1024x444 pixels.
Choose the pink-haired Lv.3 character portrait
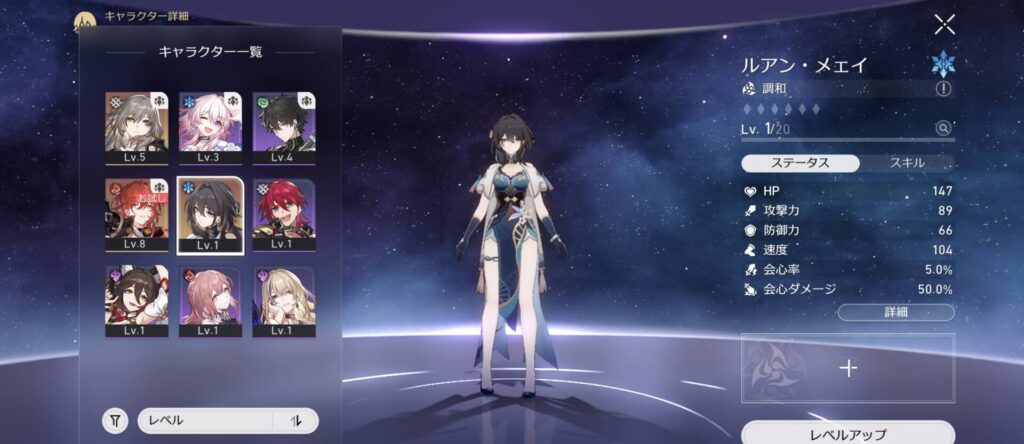(x=210, y=127)
